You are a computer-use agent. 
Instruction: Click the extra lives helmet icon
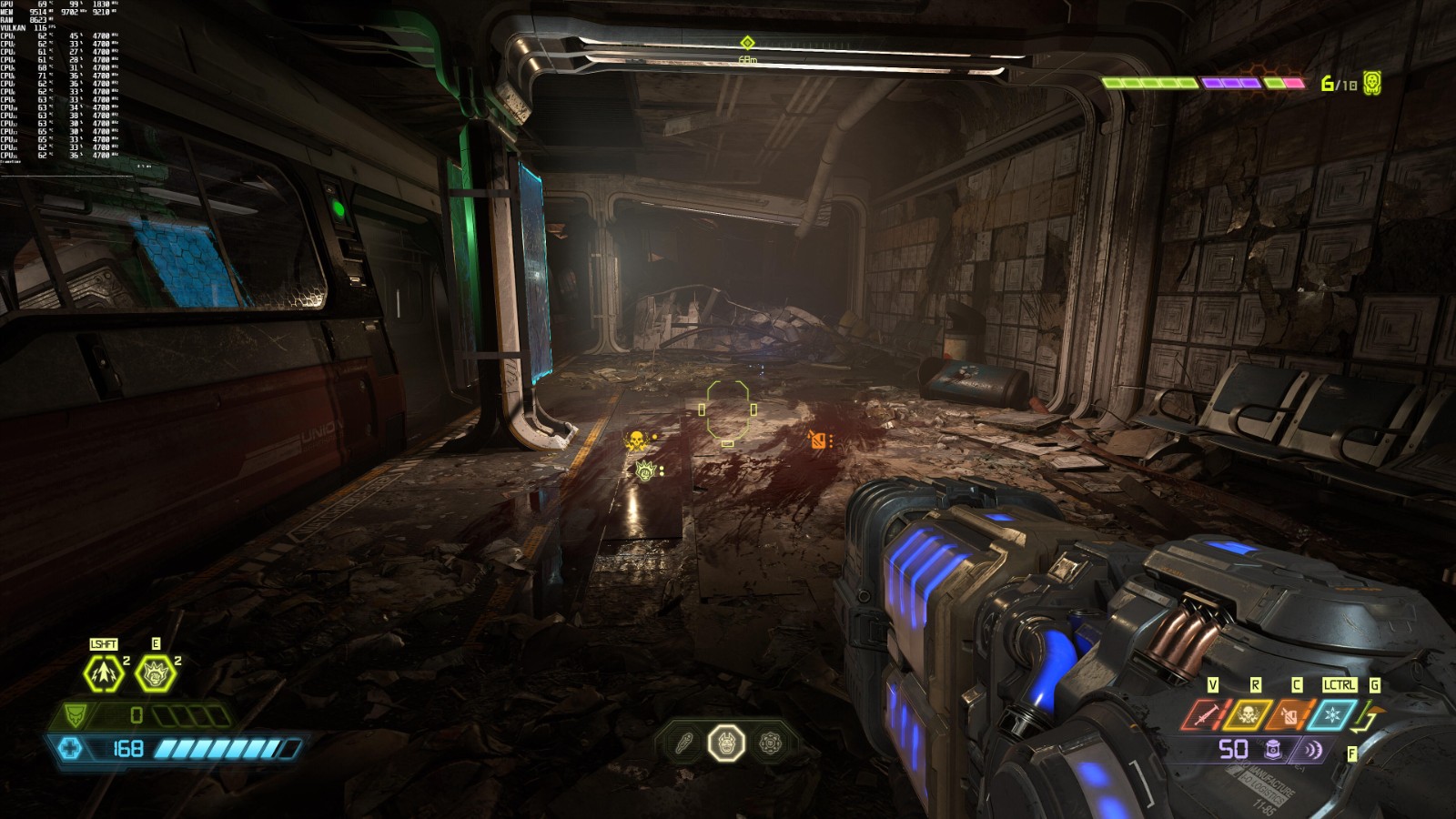pyautogui.click(x=1372, y=83)
